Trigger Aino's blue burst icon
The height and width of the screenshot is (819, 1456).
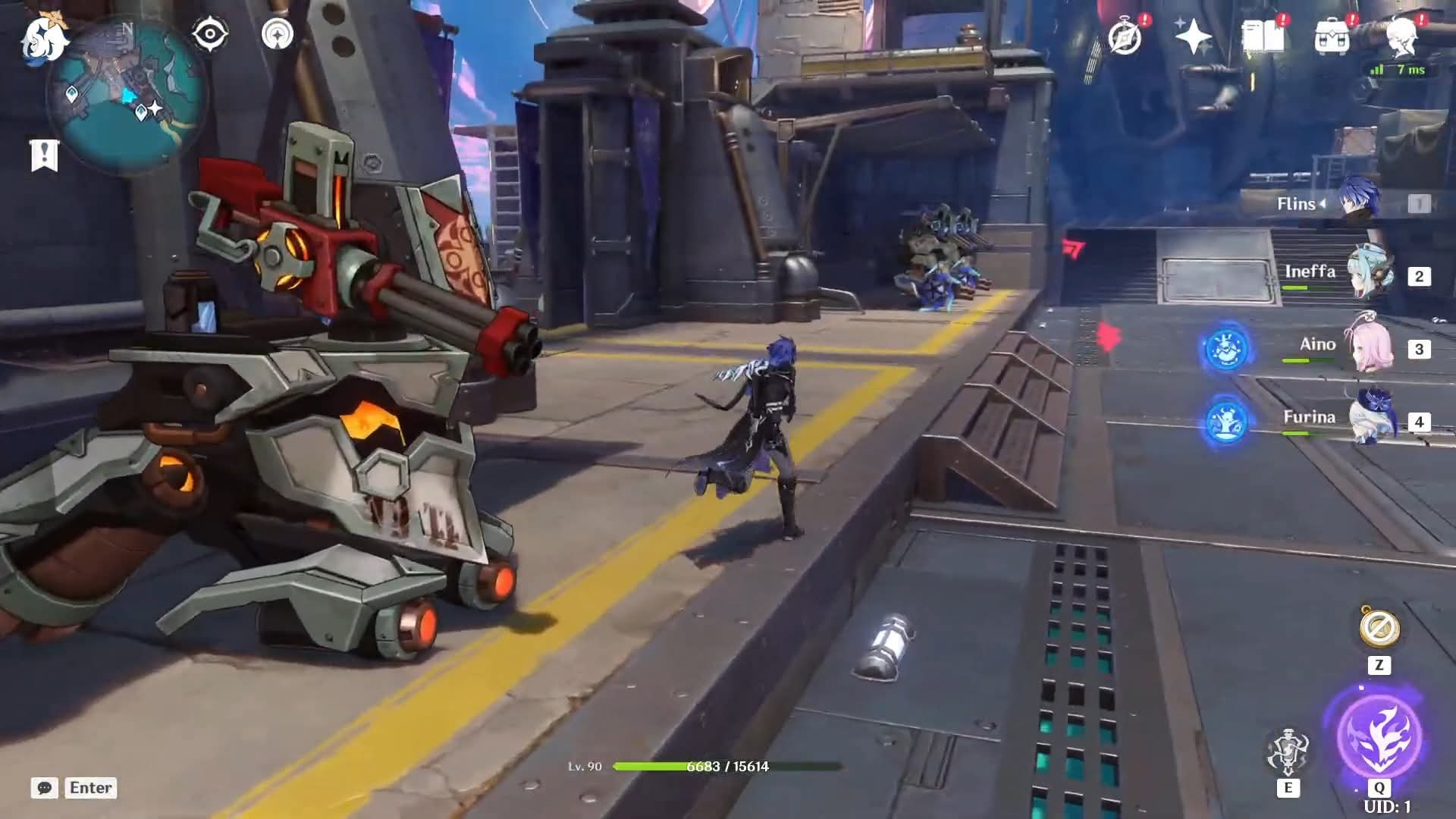[x=1225, y=349]
